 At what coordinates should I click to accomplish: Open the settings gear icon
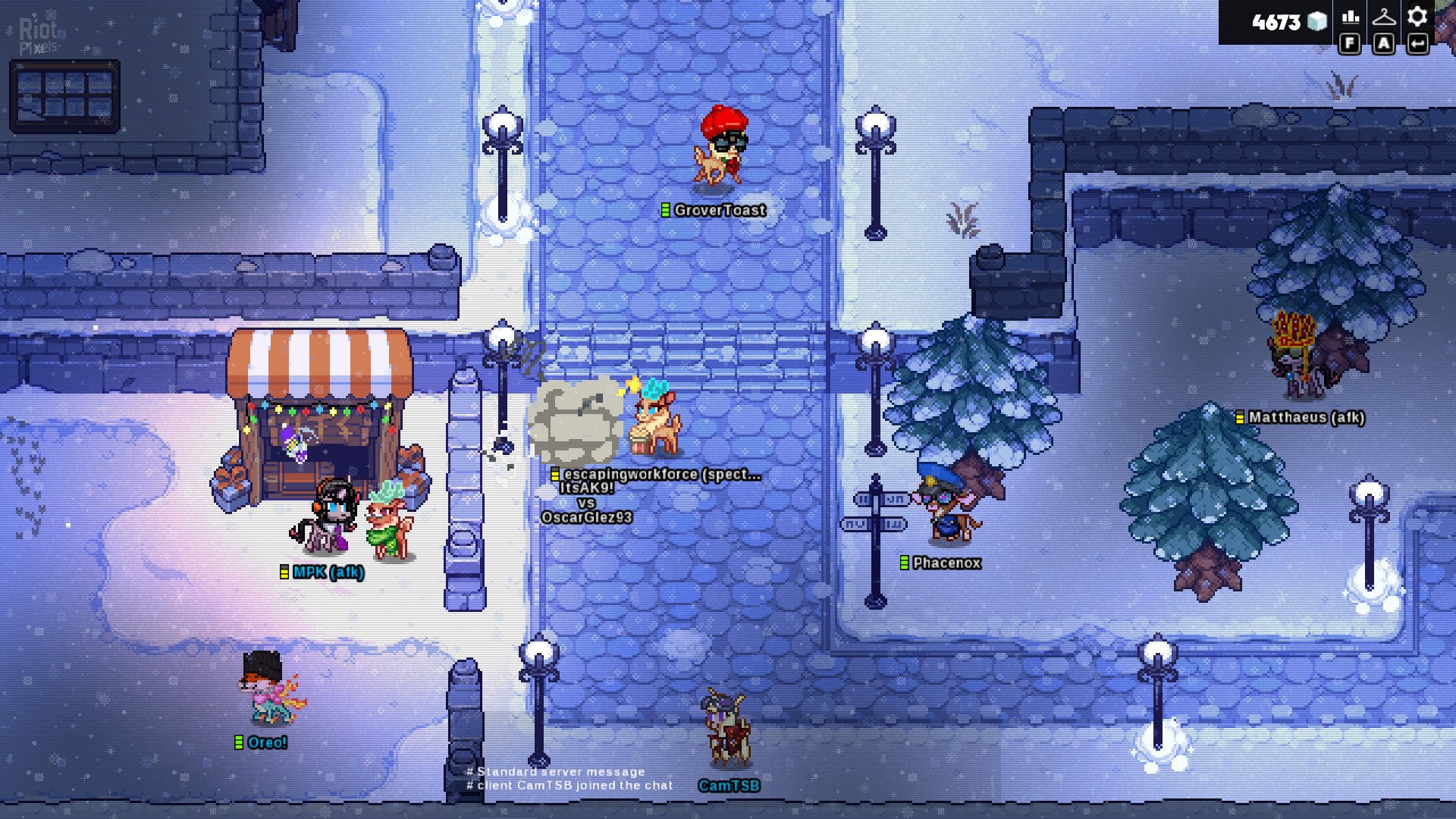pyautogui.click(x=1417, y=17)
